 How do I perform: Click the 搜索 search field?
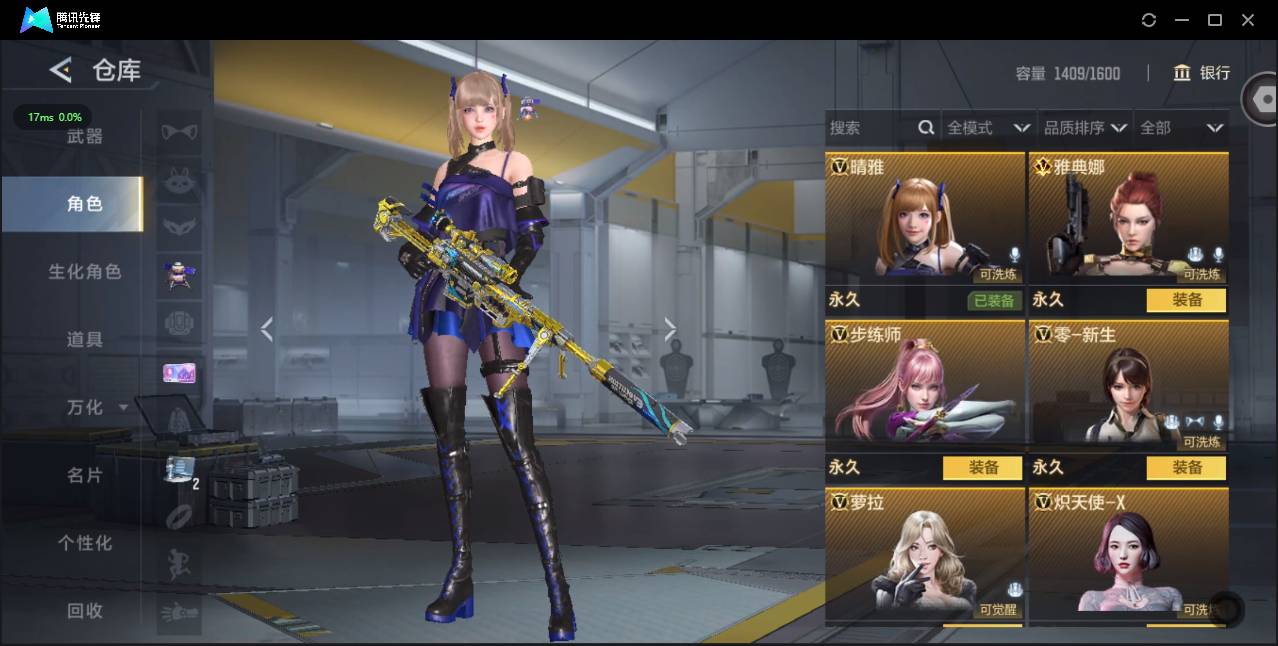pyautogui.click(x=870, y=128)
